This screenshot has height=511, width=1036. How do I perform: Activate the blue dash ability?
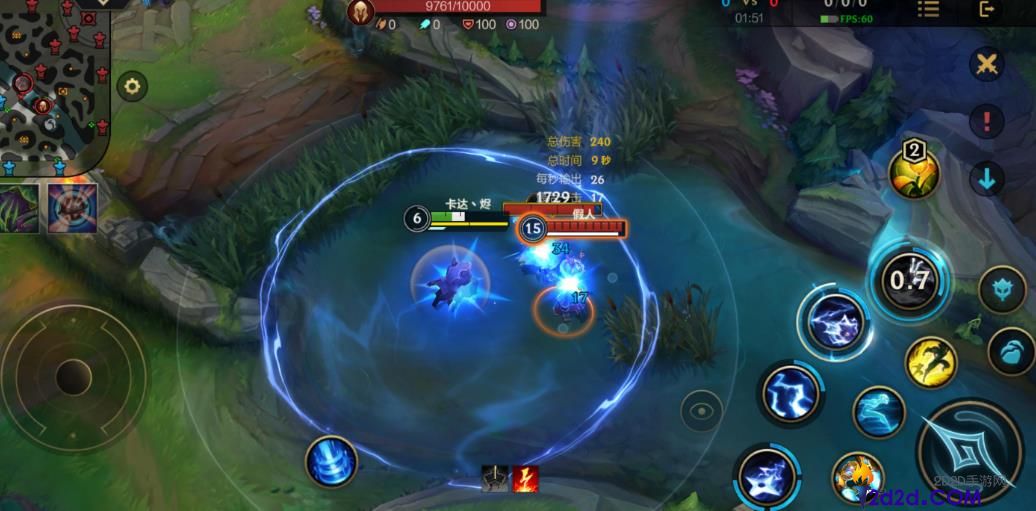(879, 411)
